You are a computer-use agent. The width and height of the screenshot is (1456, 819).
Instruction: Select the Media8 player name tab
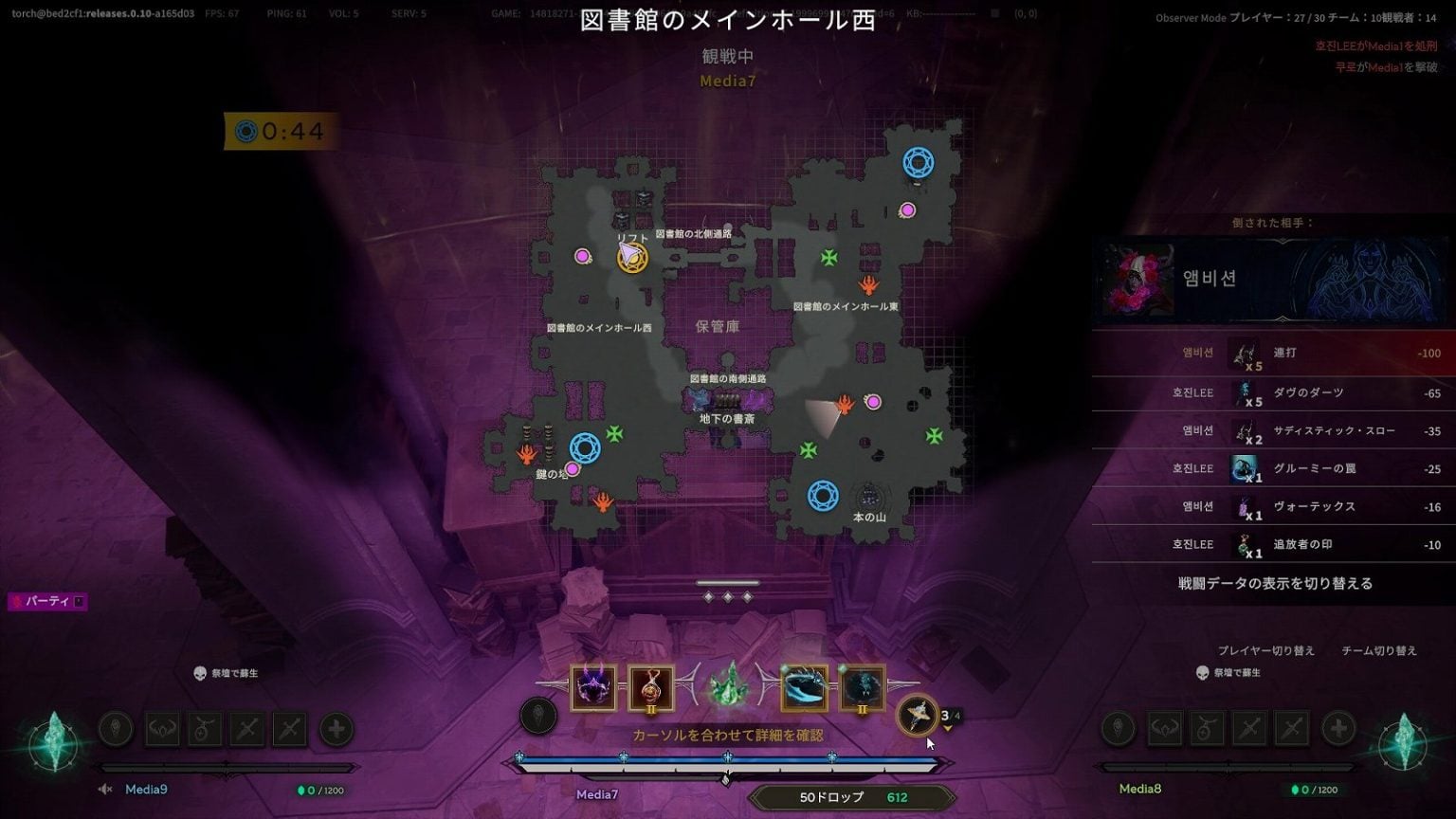[1139, 788]
